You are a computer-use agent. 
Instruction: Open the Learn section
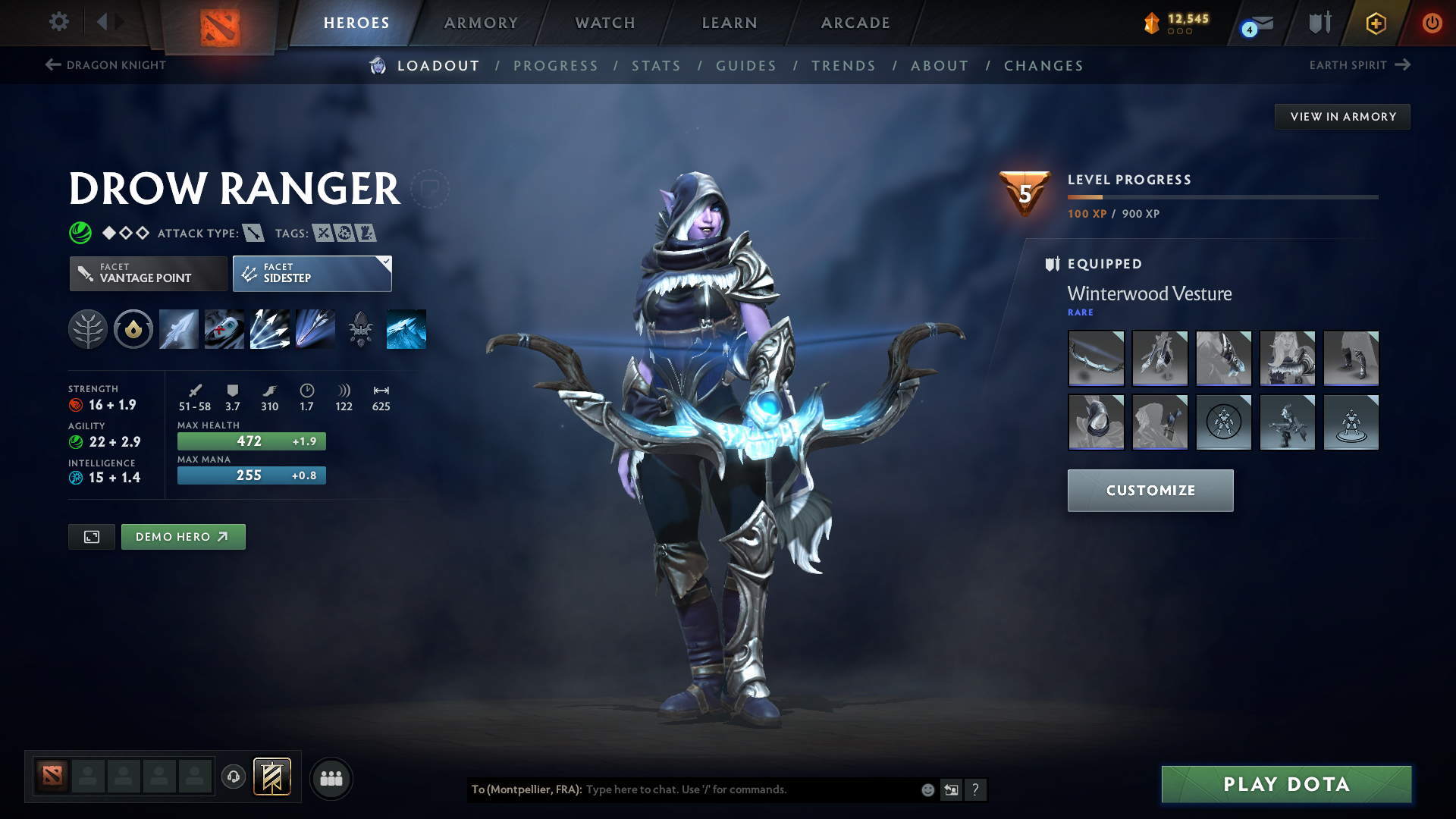click(730, 23)
